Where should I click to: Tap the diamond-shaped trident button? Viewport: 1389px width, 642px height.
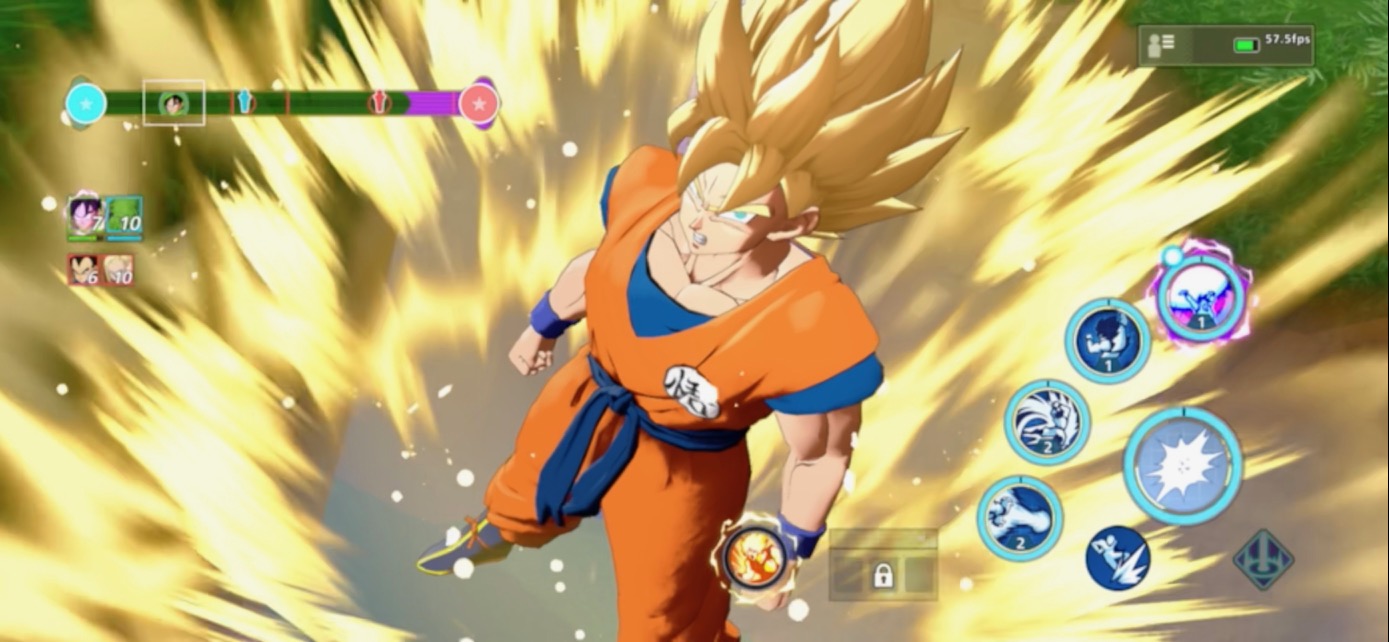[x=1263, y=559]
